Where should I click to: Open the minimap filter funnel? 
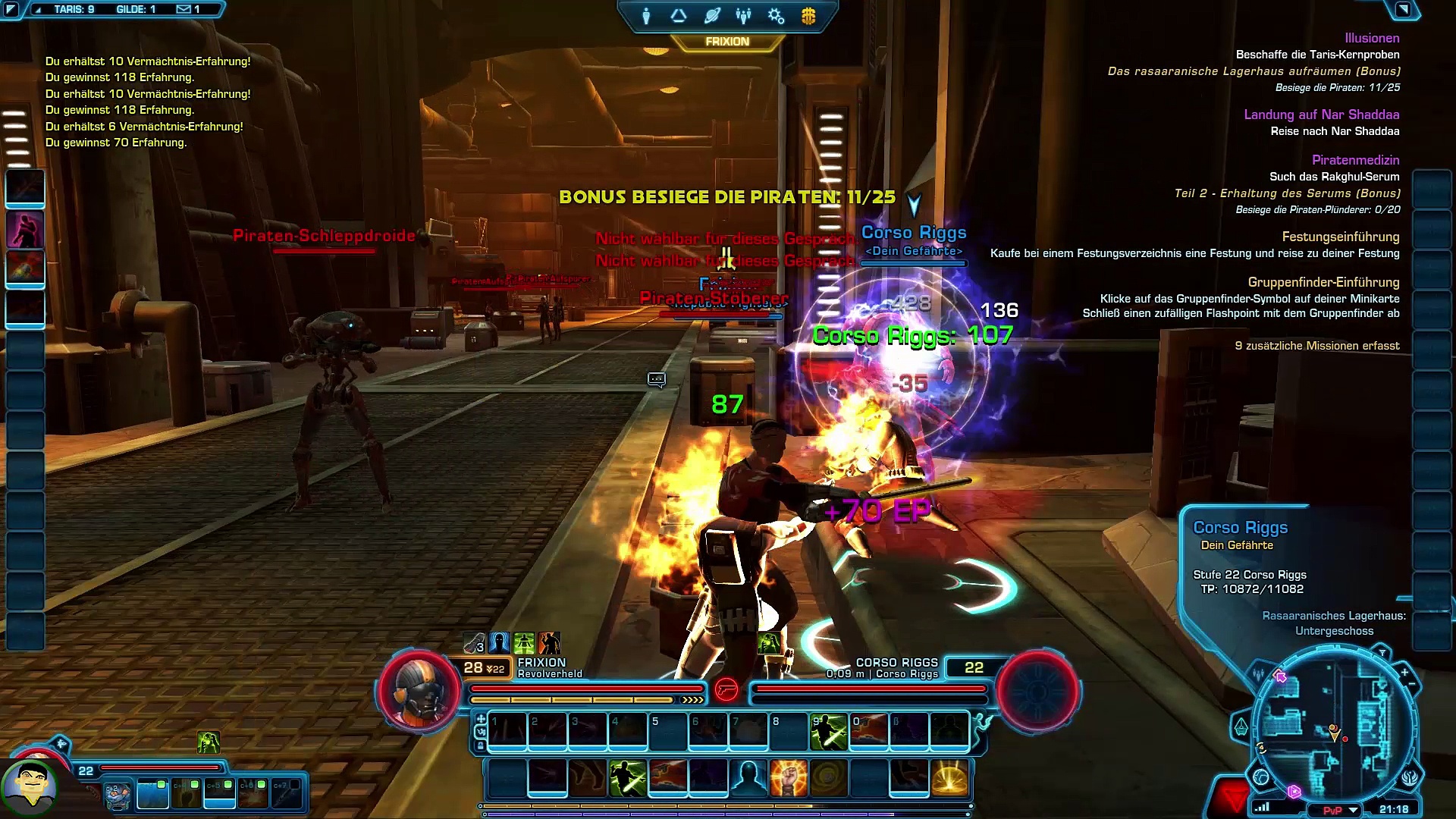(1382, 653)
